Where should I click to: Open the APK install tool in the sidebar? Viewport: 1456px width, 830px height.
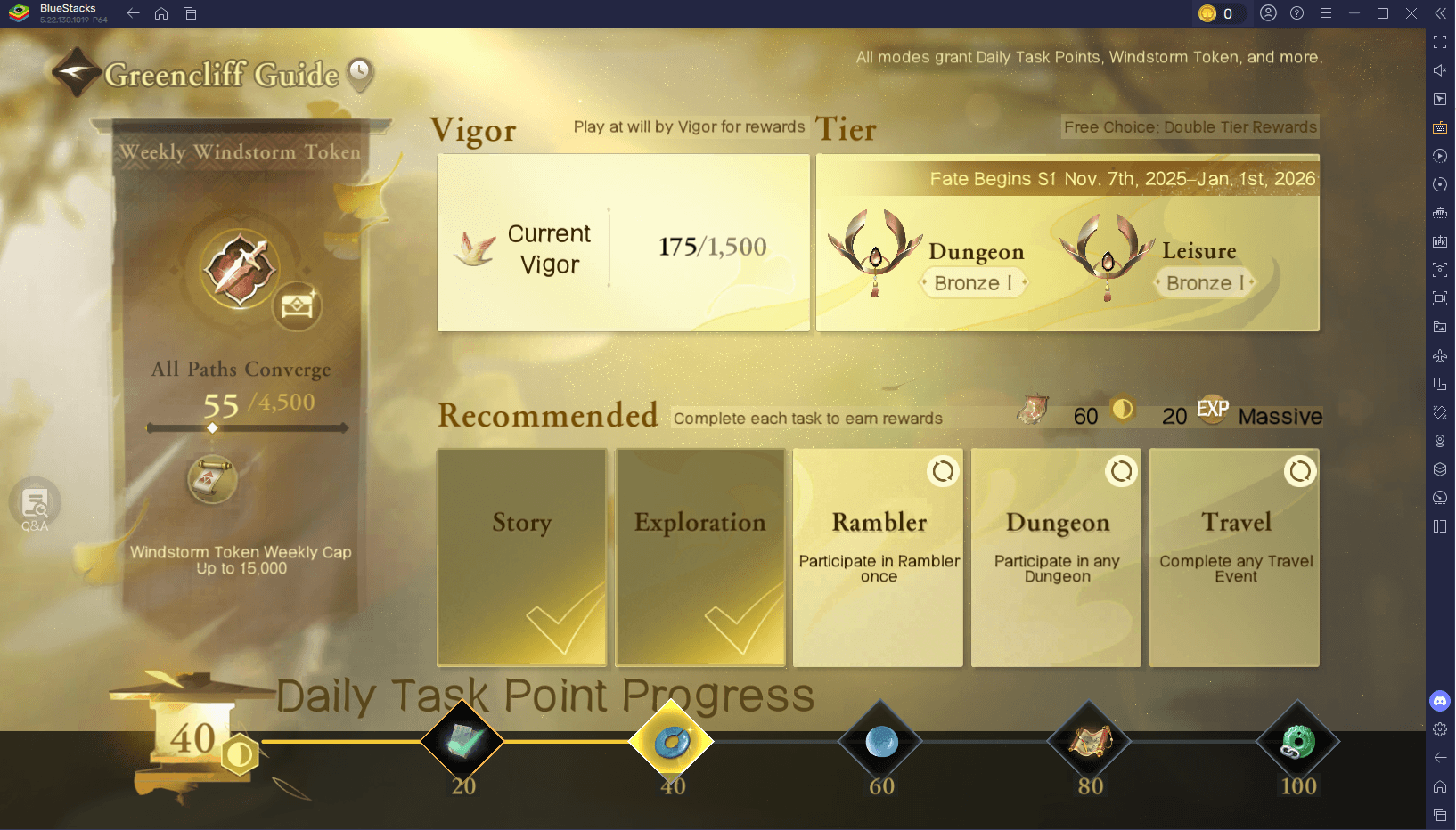(x=1439, y=241)
